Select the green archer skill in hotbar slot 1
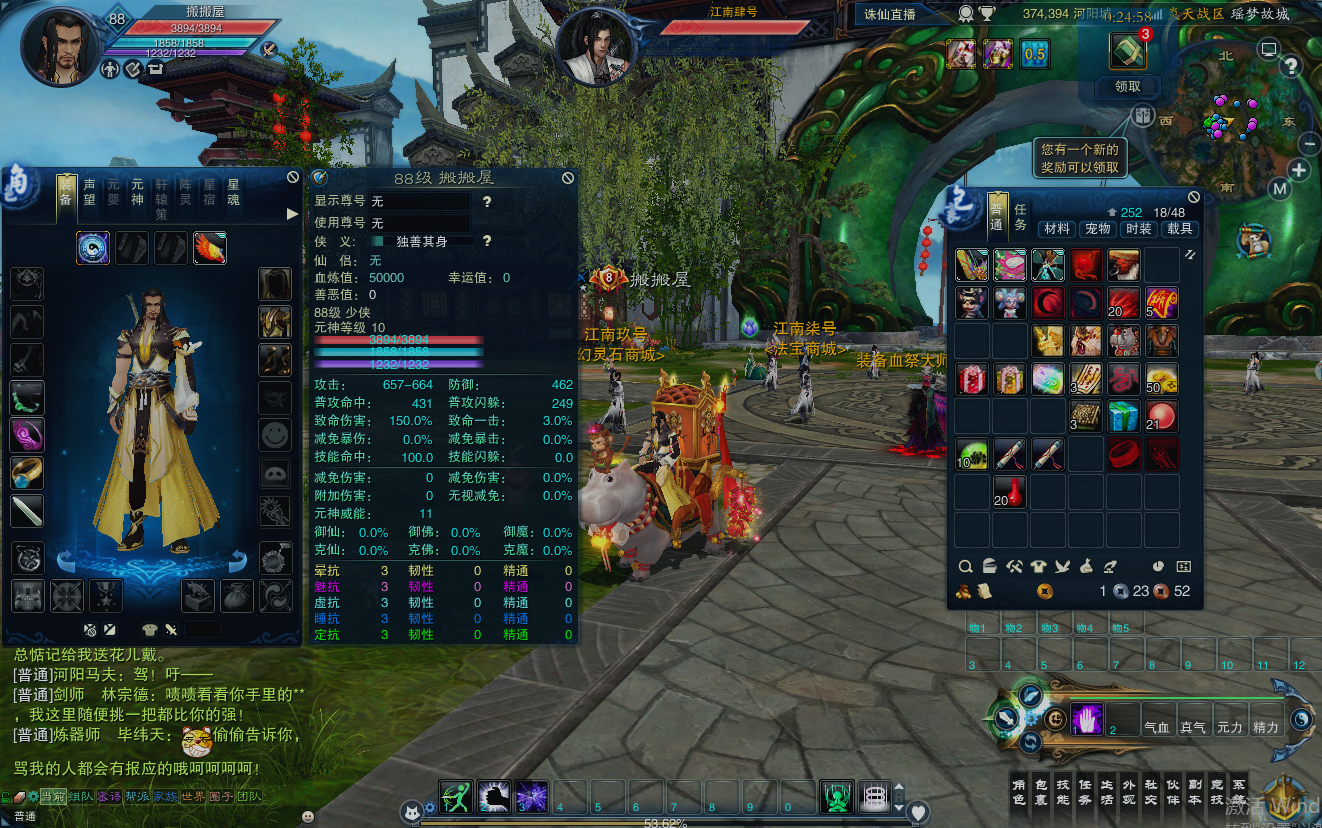The image size is (1322, 828). (455, 797)
